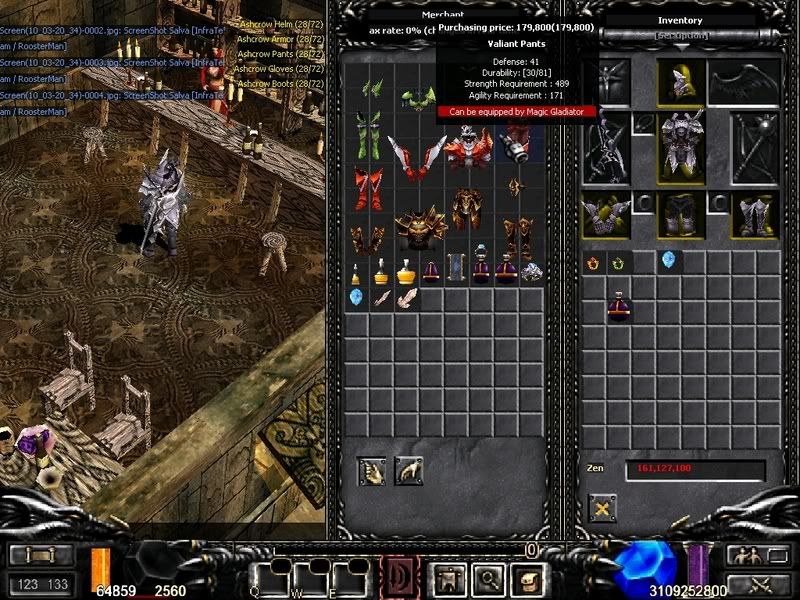
Task: Select the purple potion in inventory
Action: 619,305
